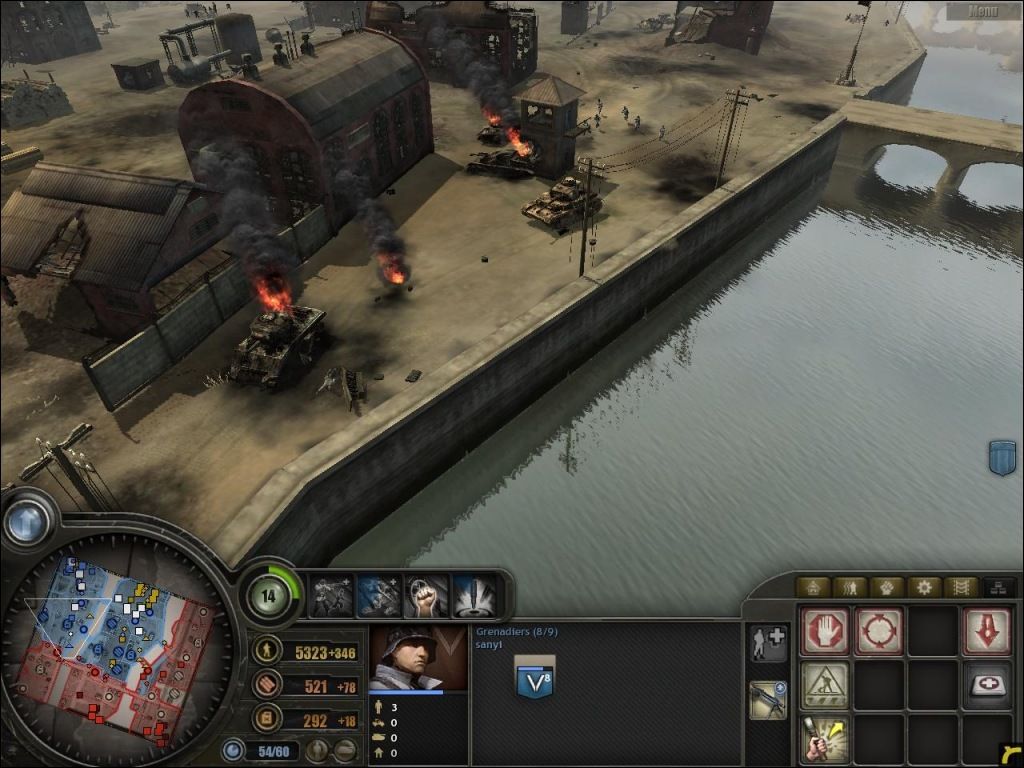
Task: Switch to the house-icon headquarters tab
Action: pyautogui.click(x=813, y=587)
